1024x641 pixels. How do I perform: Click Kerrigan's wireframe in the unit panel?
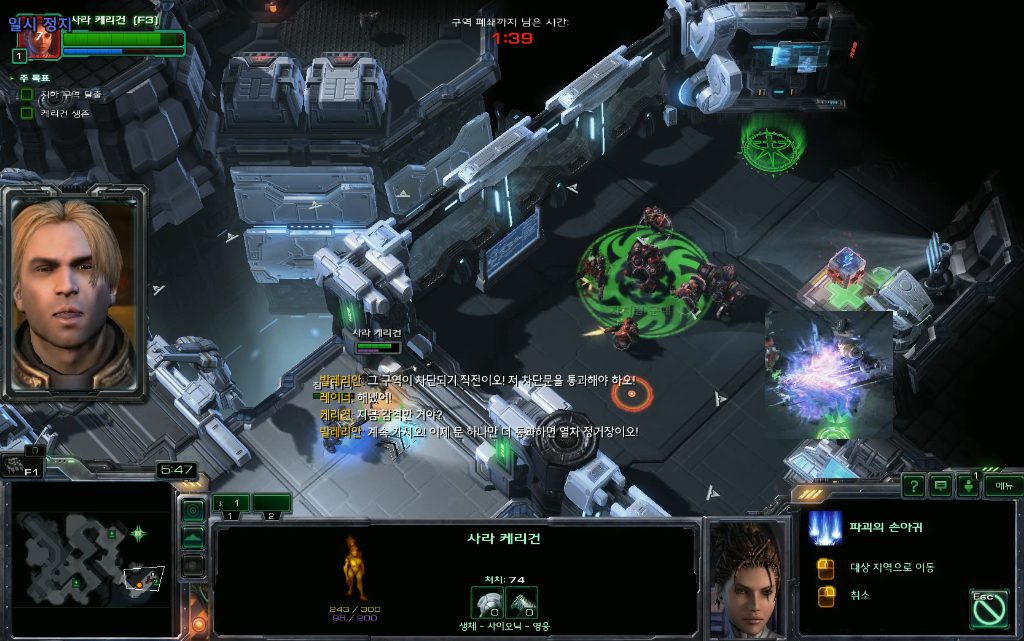coord(357,569)
